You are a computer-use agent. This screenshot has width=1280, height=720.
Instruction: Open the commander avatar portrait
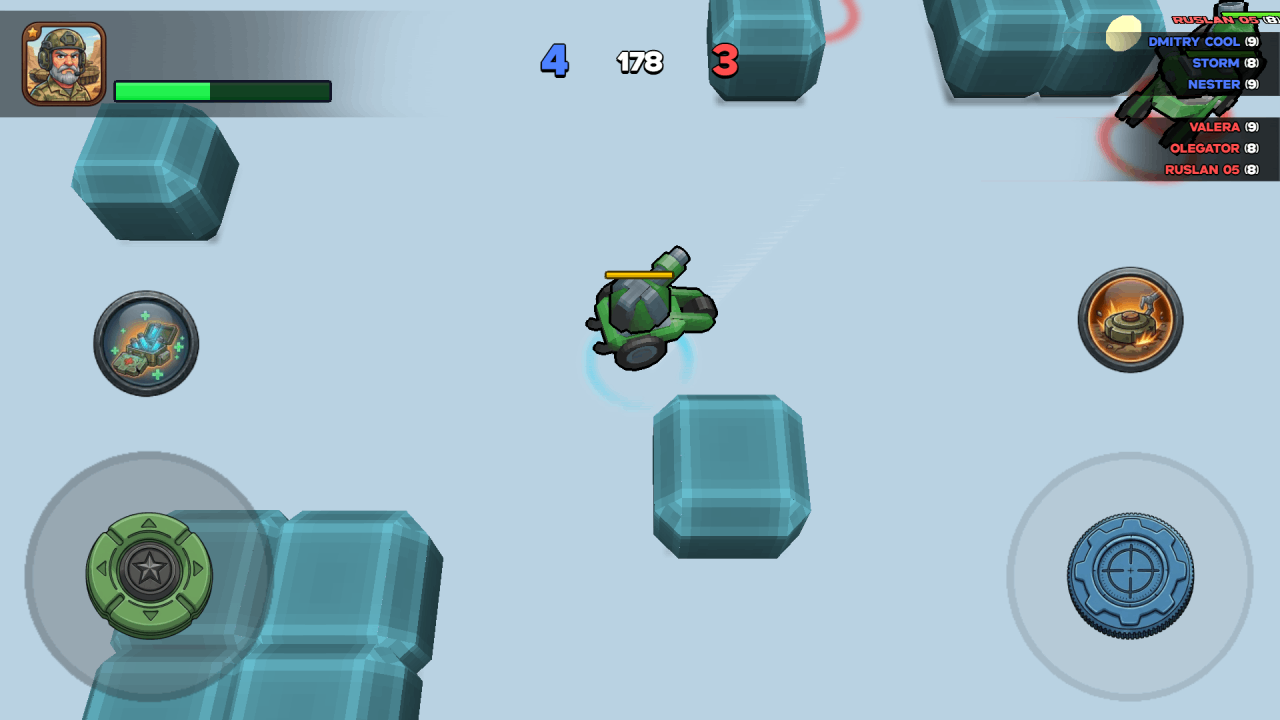pyautogui.click(x=63, y=62)
